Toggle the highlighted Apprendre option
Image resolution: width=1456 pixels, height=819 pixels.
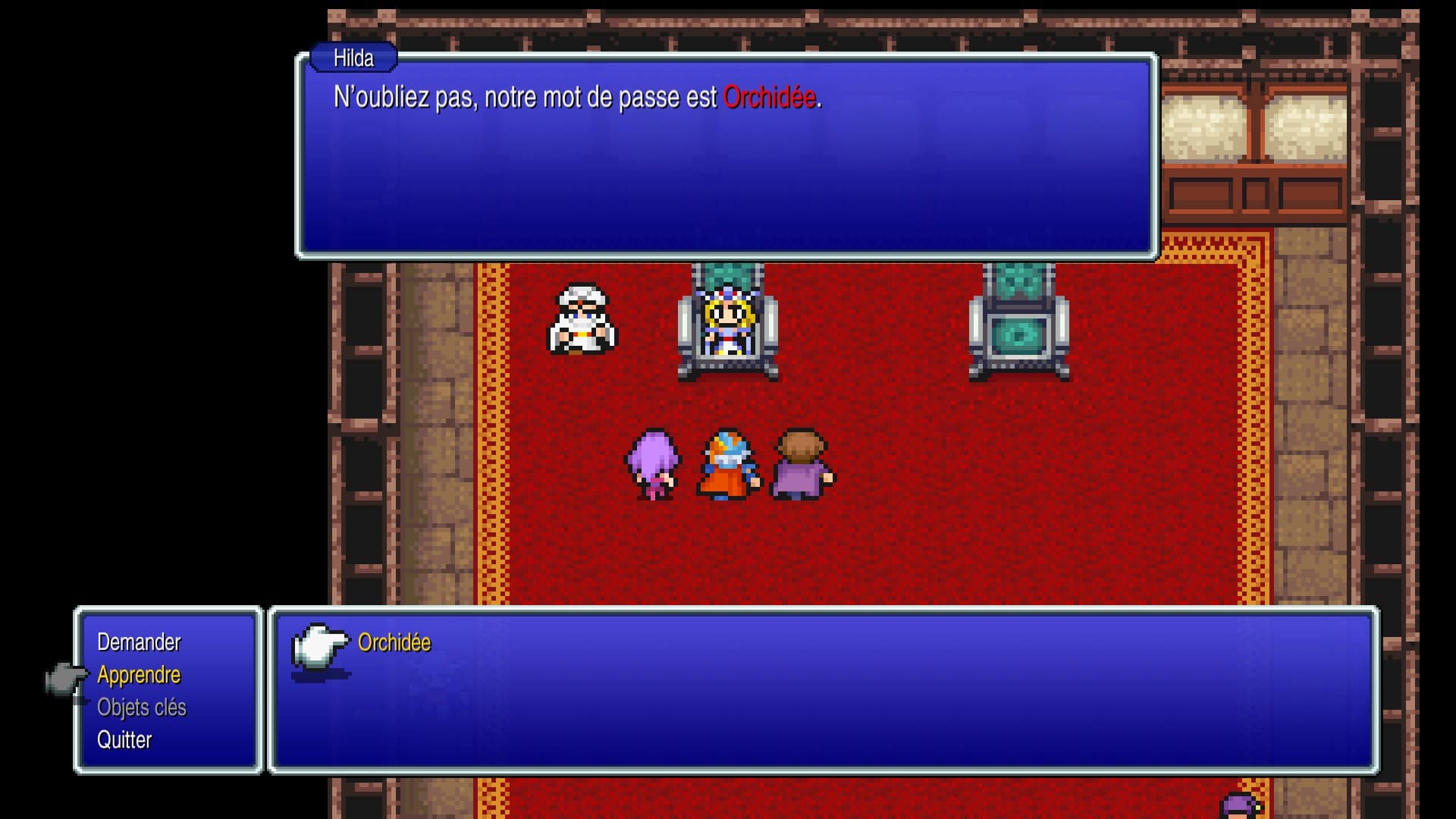pyautogui.click(x=139, y=674)
